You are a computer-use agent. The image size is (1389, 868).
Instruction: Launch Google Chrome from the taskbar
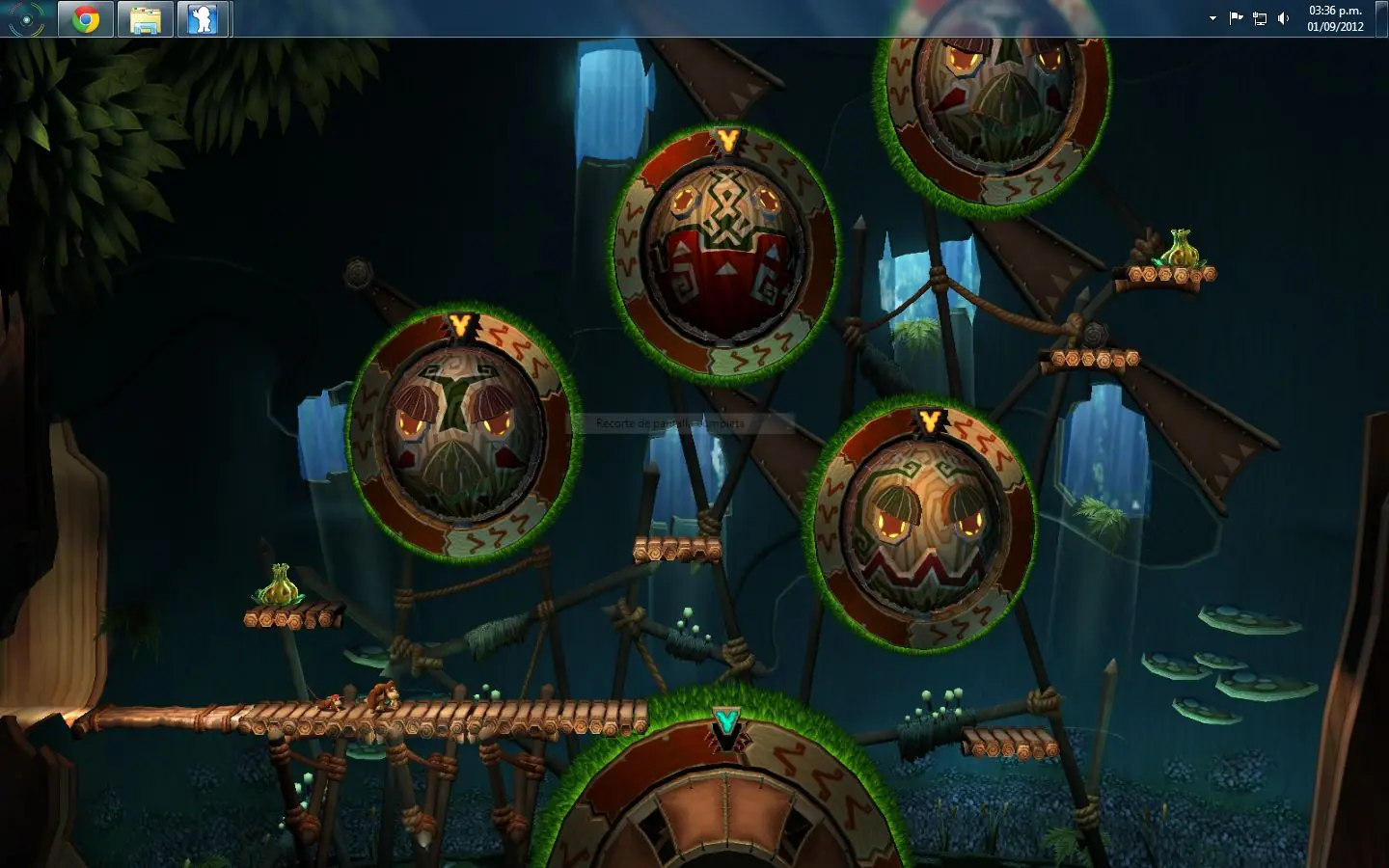pyautogui.click(x=85, y=17)
